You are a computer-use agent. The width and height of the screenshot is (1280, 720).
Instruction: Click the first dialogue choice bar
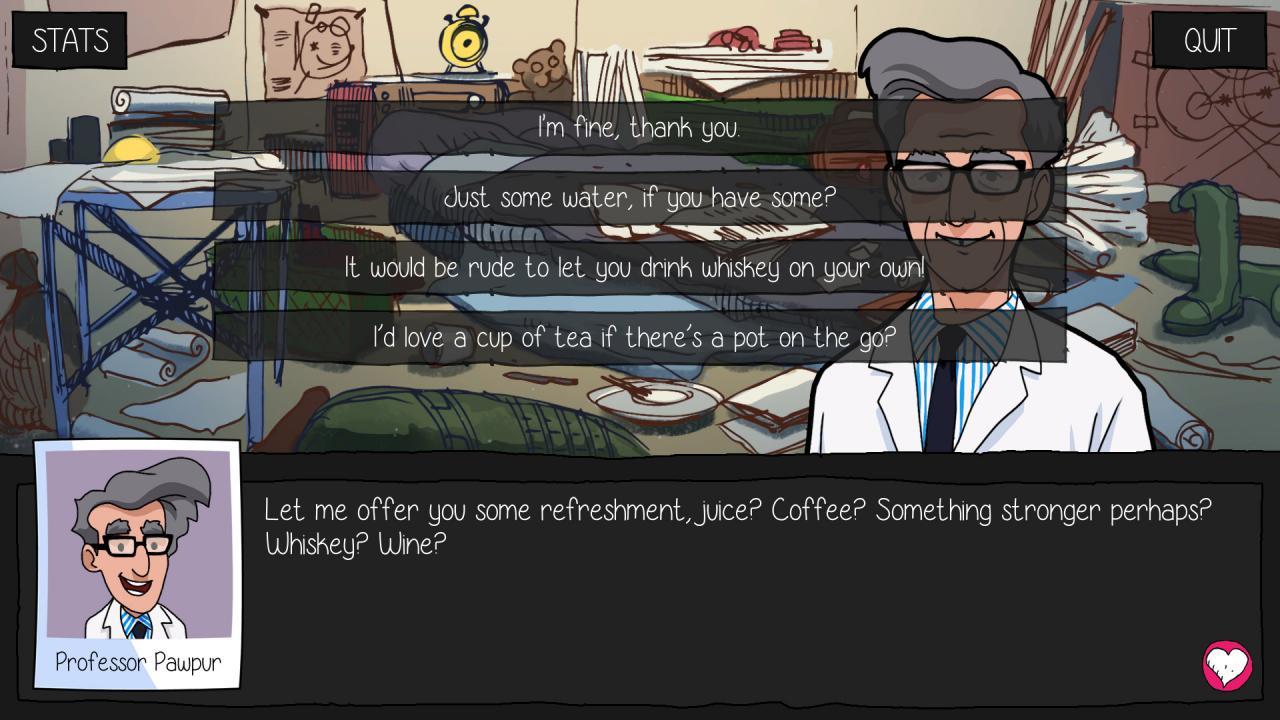pyautogui.click(x=640, y=128)
